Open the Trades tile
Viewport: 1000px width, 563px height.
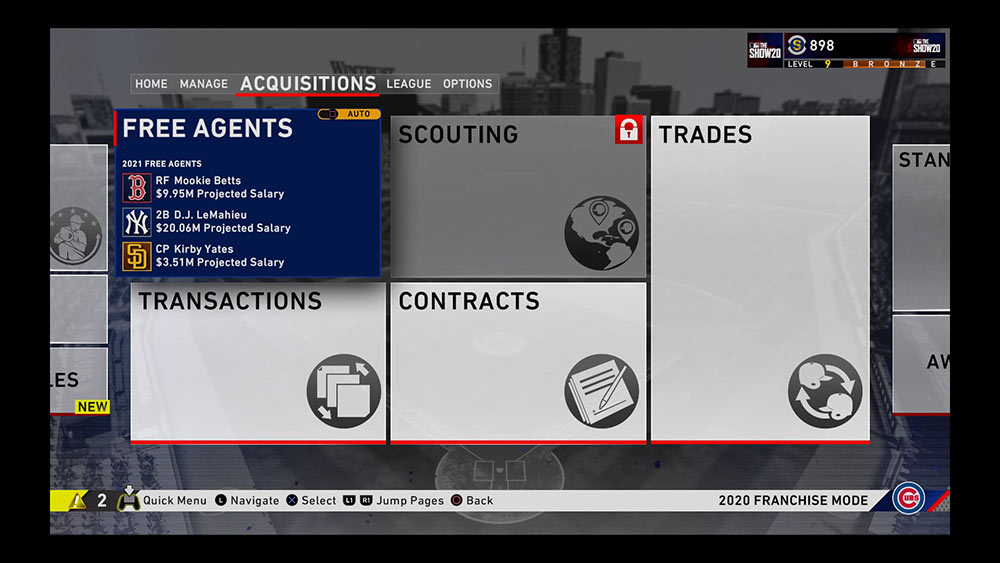coord(760,280)
